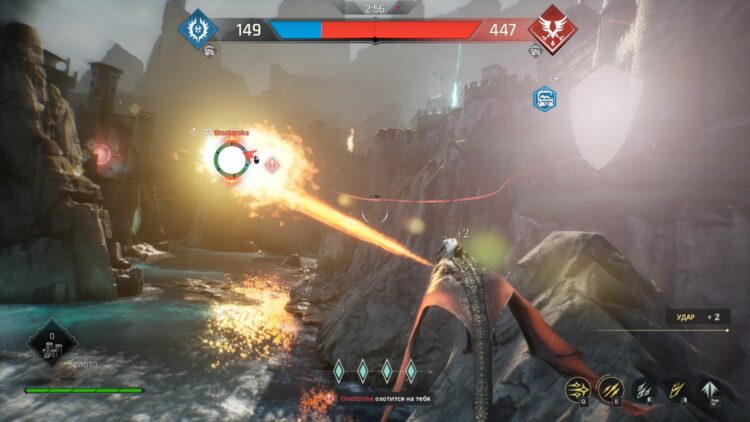The height and width of the screenshot is (422, 750).
Task: Trigger the silver claw strike ability
Action: tap(644, 389)
